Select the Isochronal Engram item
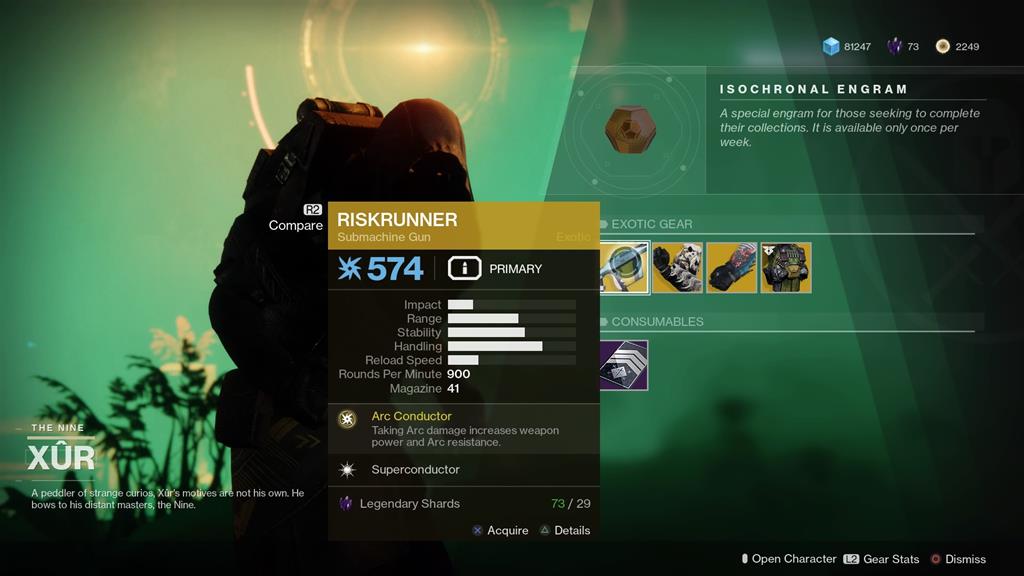This screenshot has height=576, width=1024. tap(628, 130)
